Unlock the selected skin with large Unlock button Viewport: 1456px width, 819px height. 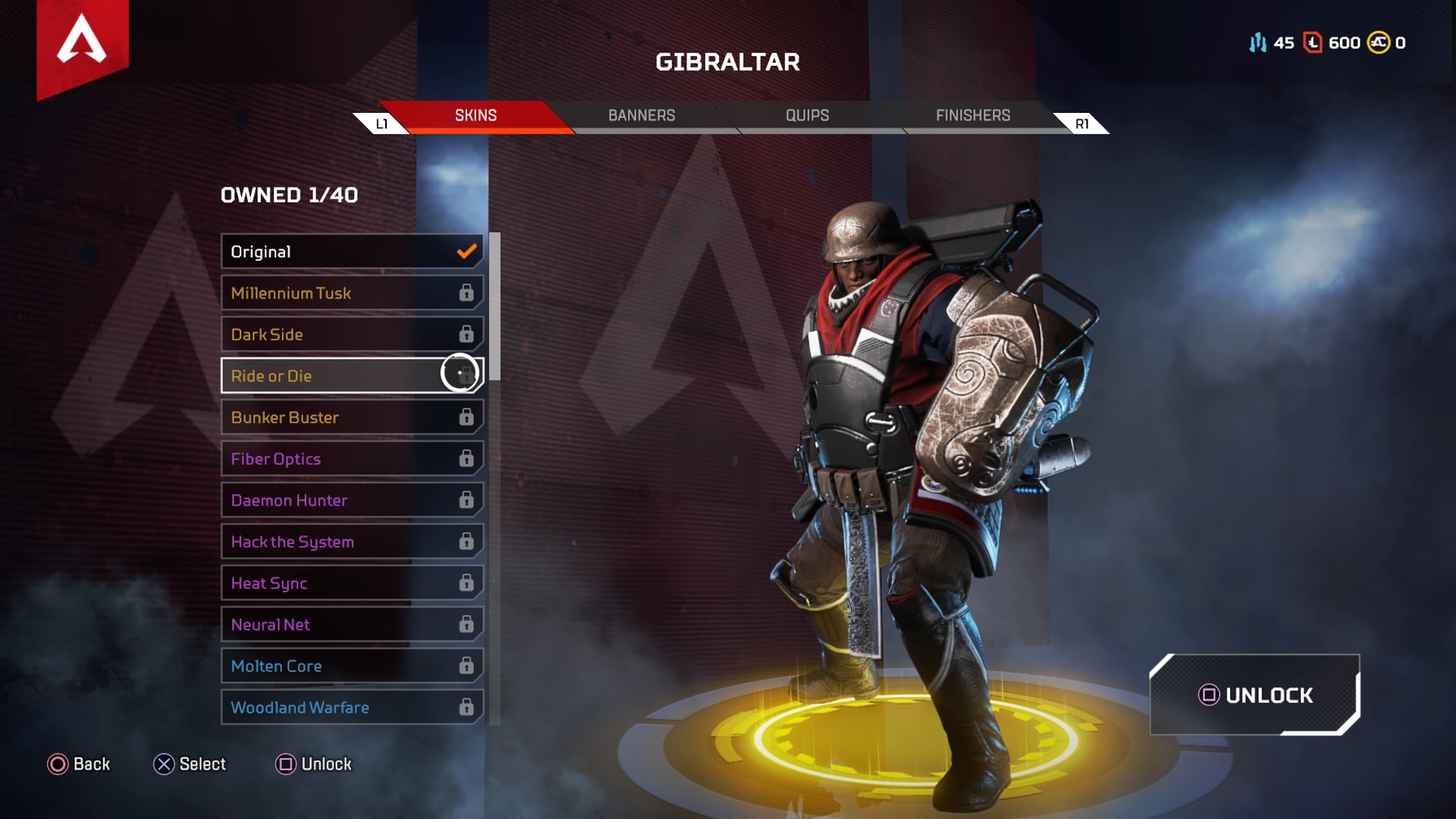coord(1255,695)
